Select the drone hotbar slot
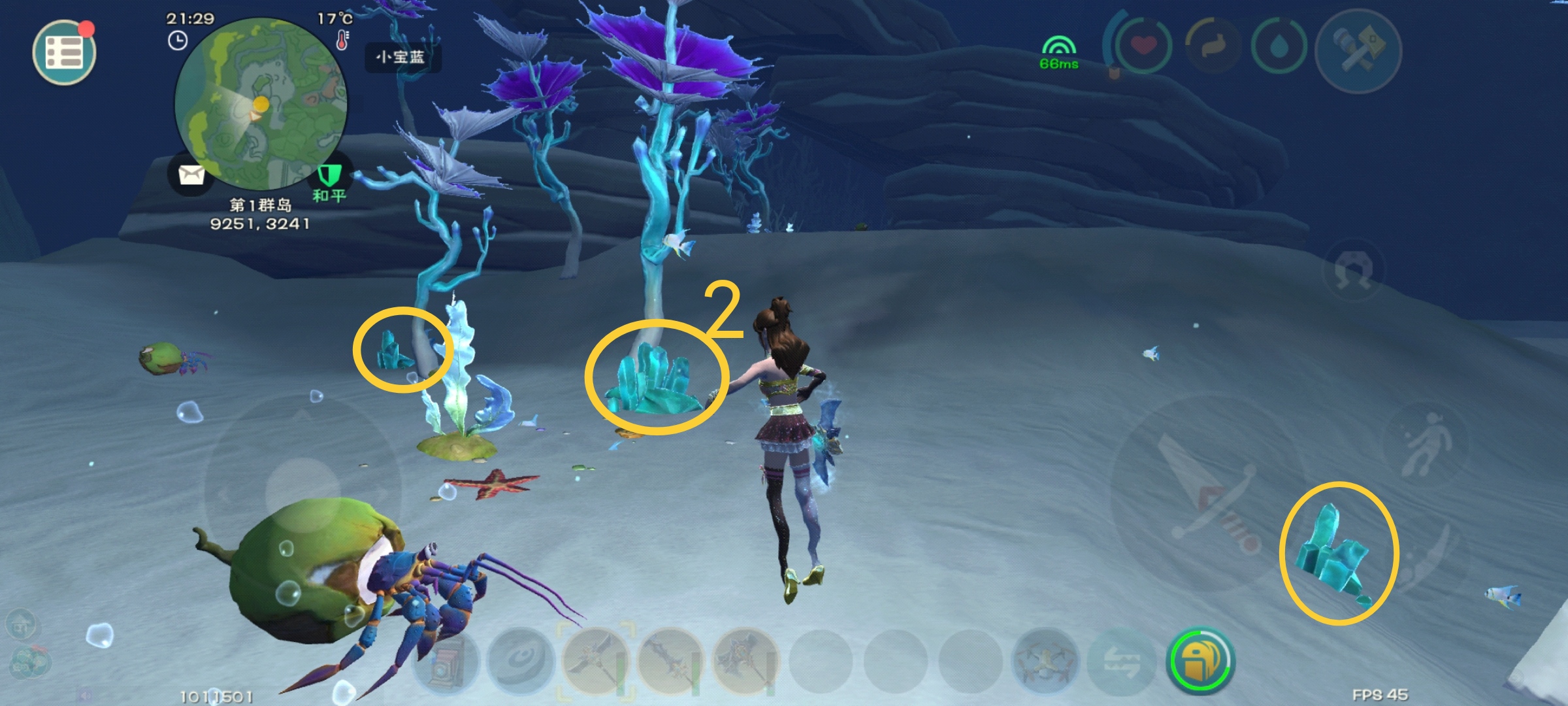Image resolution: width=1568 pixels, height=706 pixels. coord(1045,662)
